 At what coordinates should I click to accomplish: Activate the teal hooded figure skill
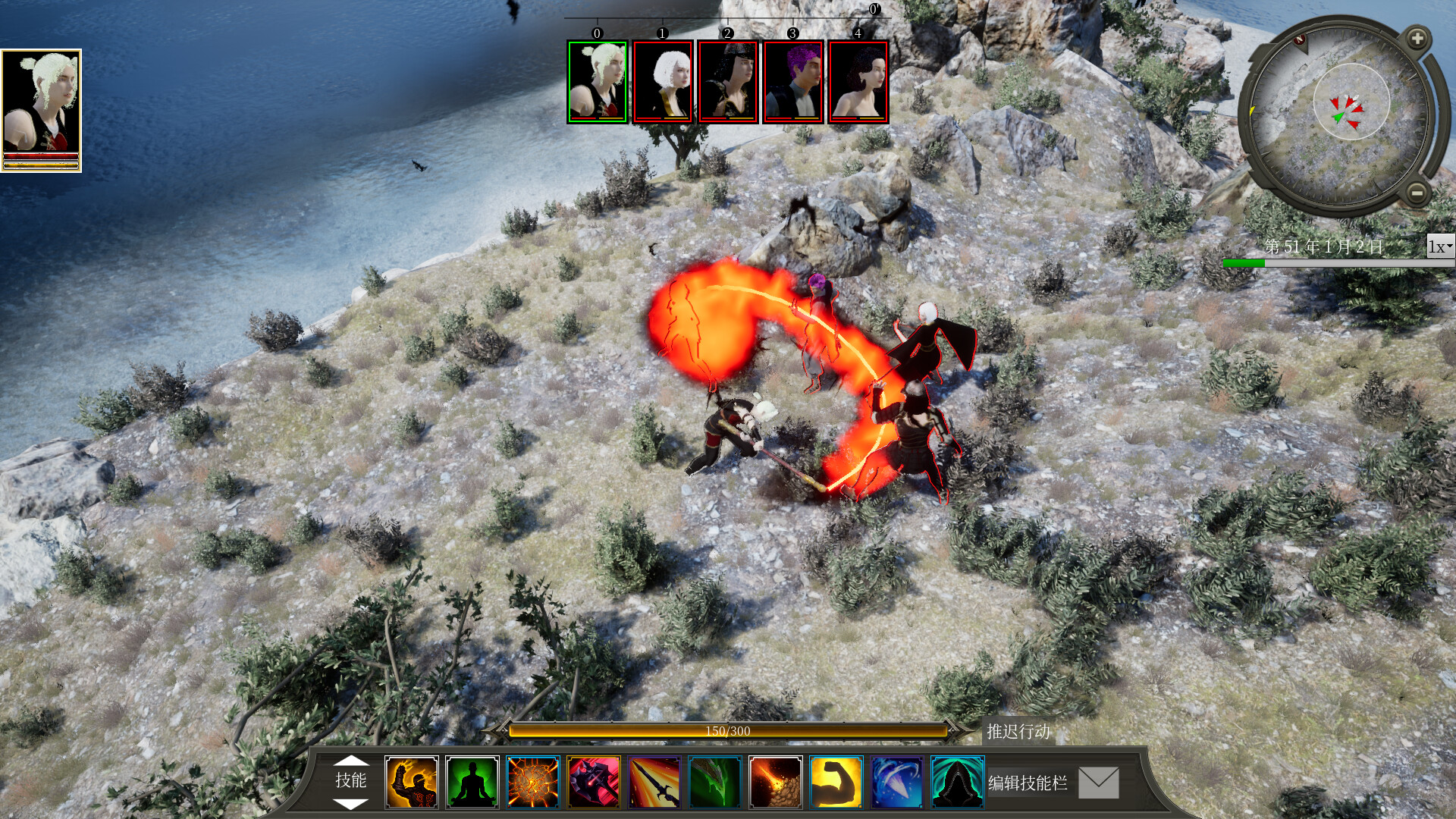tap(958, 782)
